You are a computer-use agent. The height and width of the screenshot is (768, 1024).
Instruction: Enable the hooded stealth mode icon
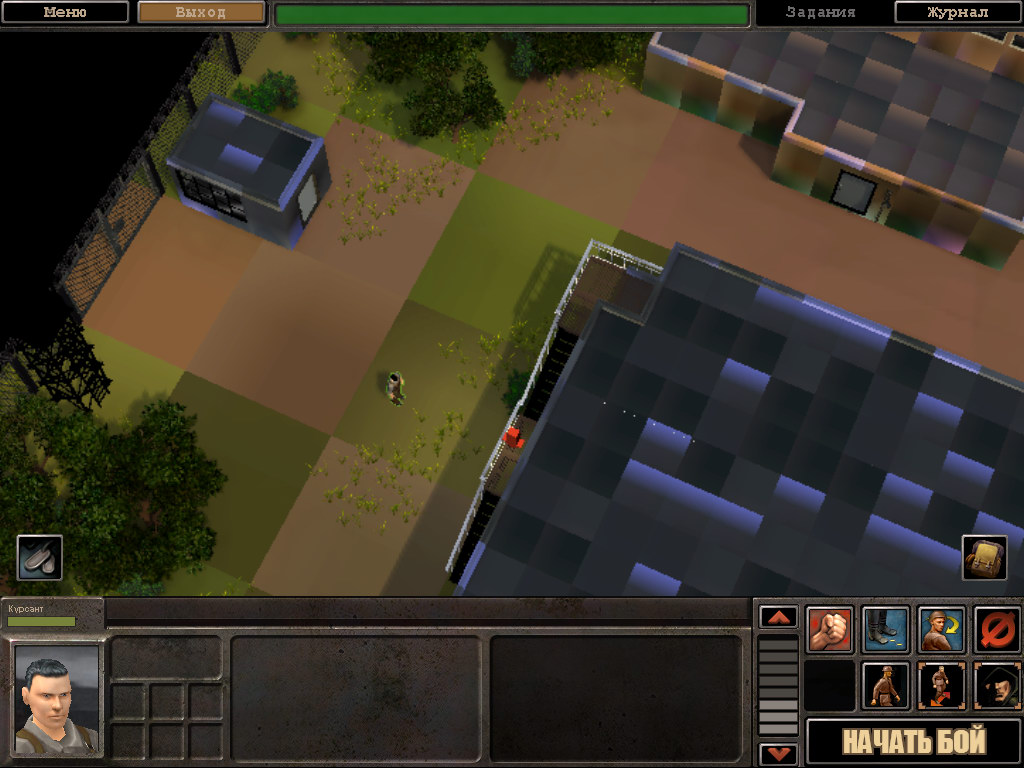pyautogui.click(x=997, y=686)
